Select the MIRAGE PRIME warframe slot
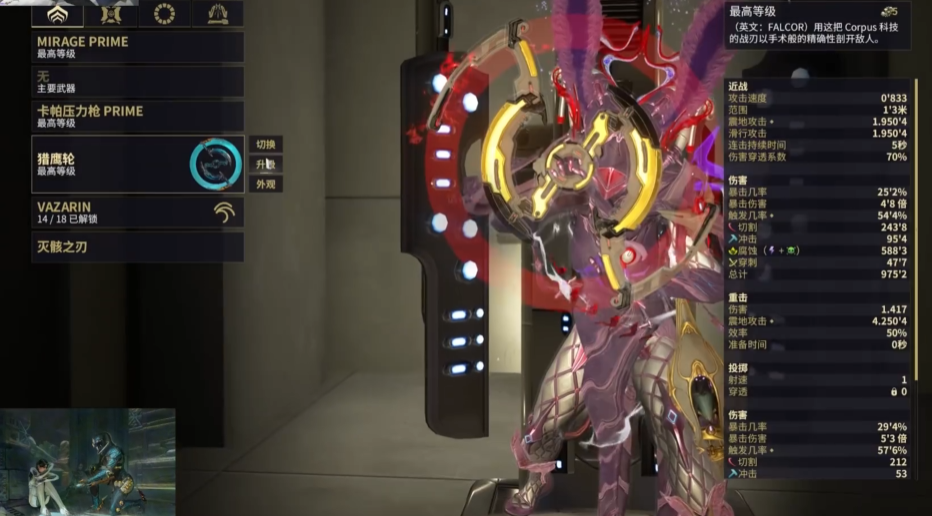The width and height of the screenshot is (932, 516). tap(138, 47)
